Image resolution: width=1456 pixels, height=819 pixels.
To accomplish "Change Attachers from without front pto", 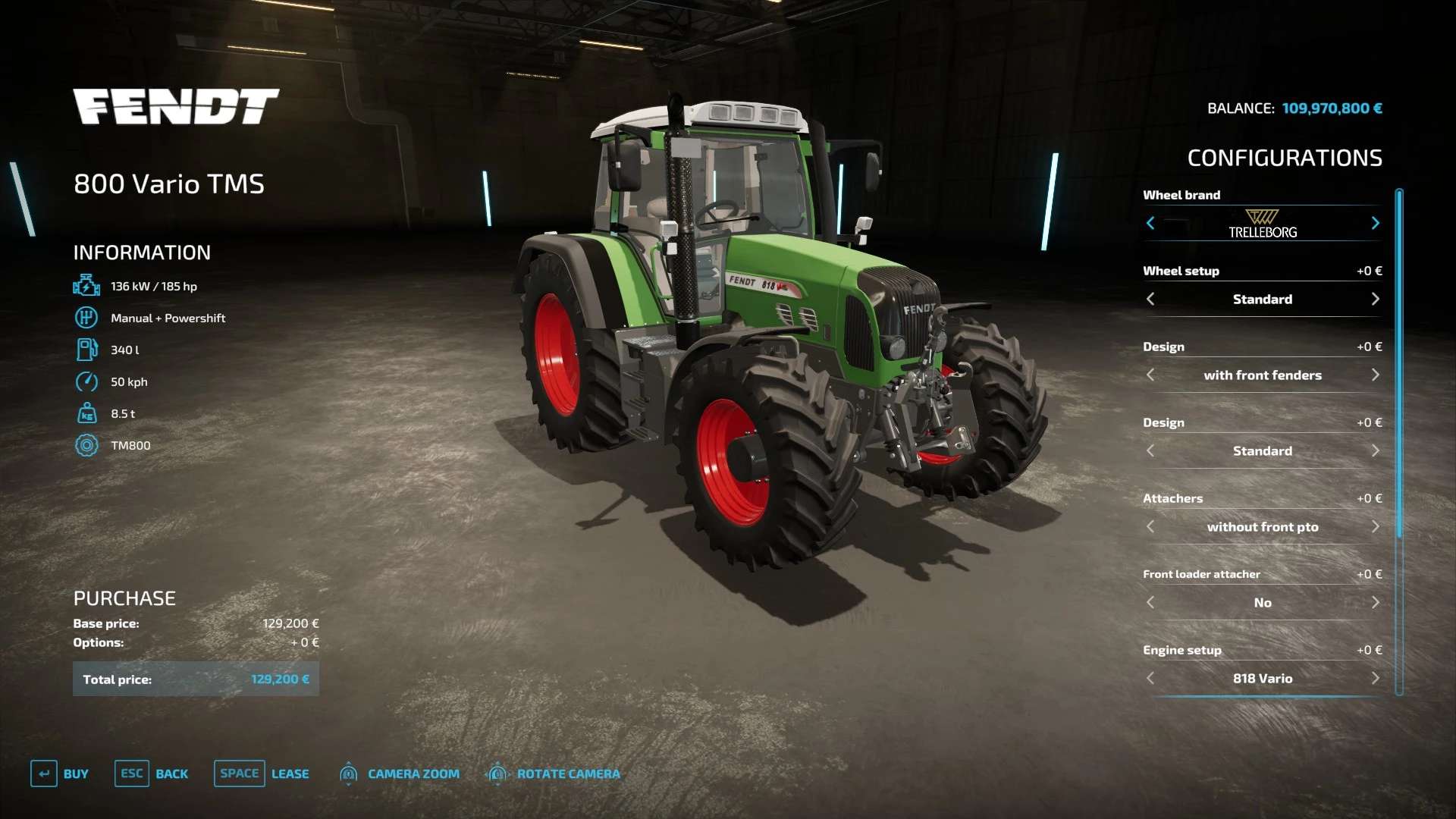I will pyautogui.click(x=1376, y=526).
